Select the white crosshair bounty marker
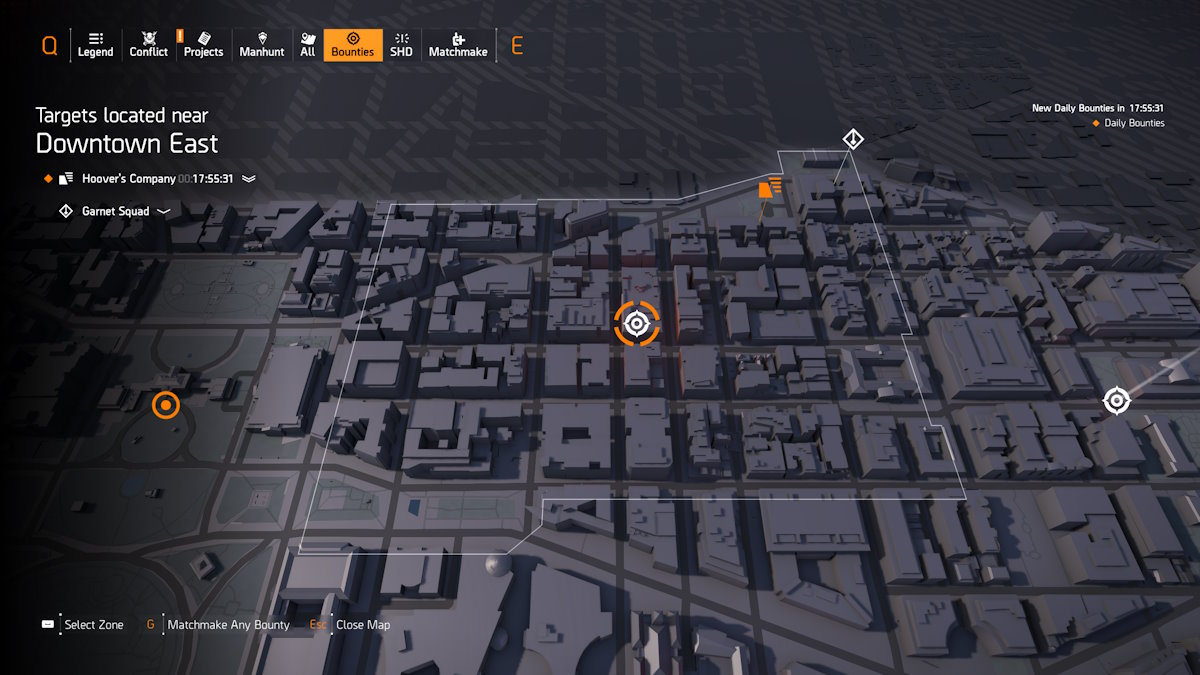This screenshot has width=1200, height=675. [1116, 401]
